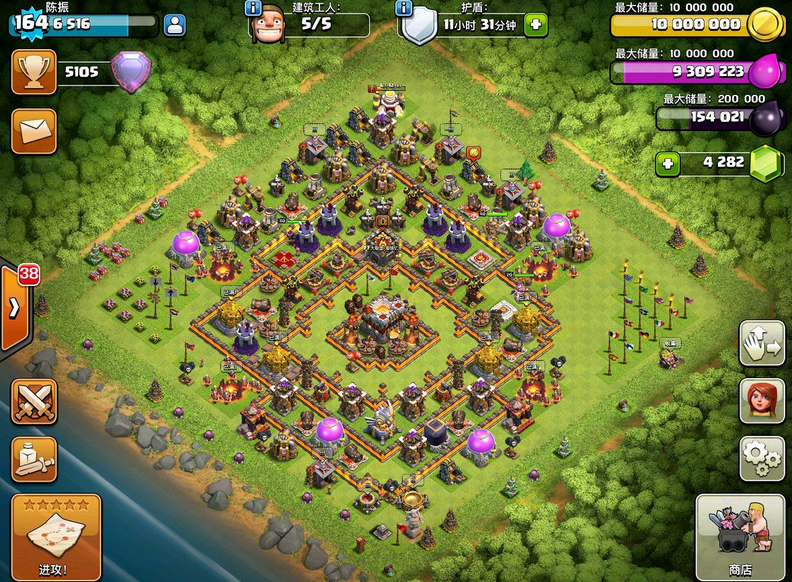Tap the purple league badge
This screenshot has height=582, width=792.
[x=129, y=72]
